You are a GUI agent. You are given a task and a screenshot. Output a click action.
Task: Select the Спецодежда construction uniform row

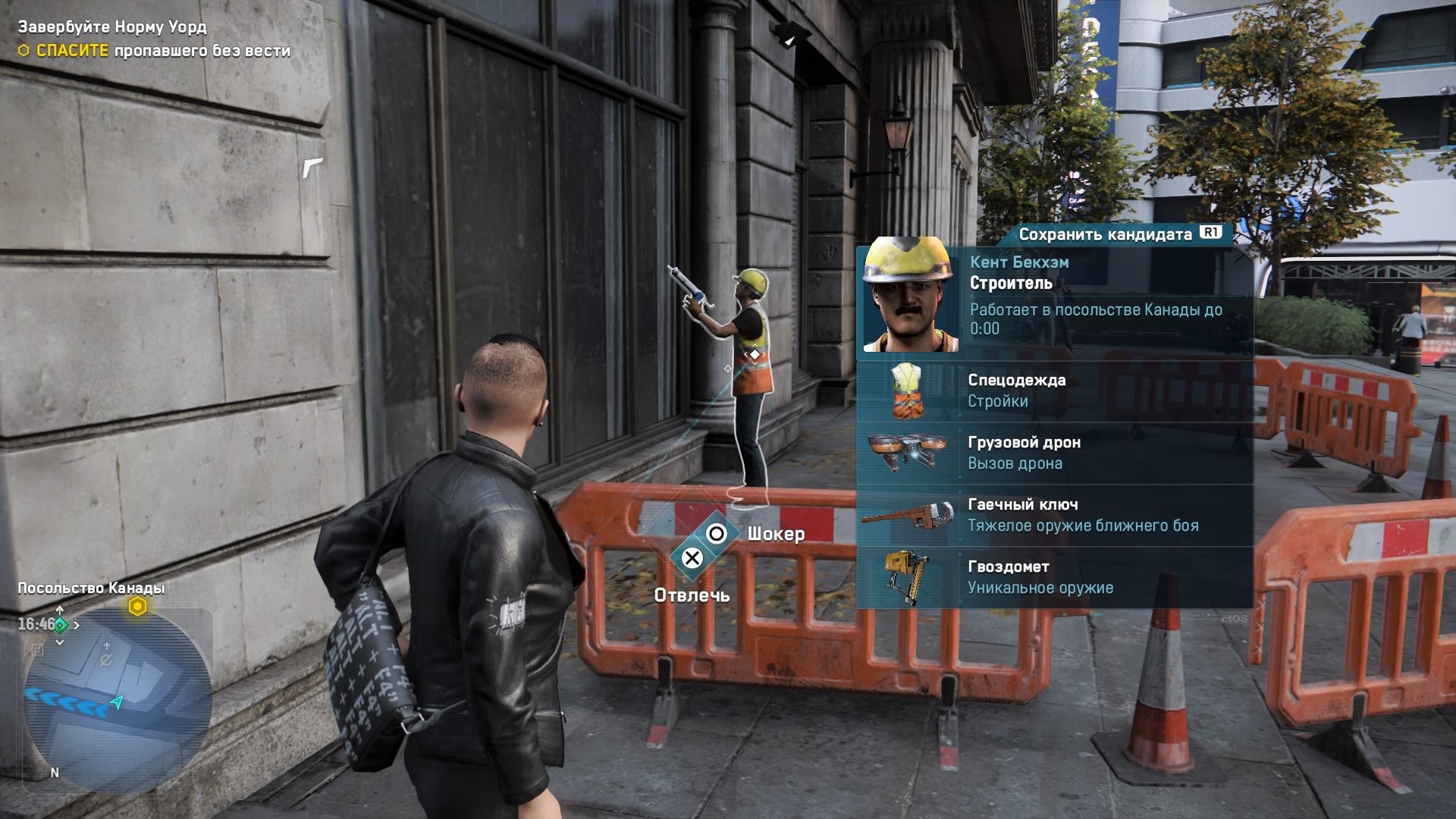[1054, 391]
